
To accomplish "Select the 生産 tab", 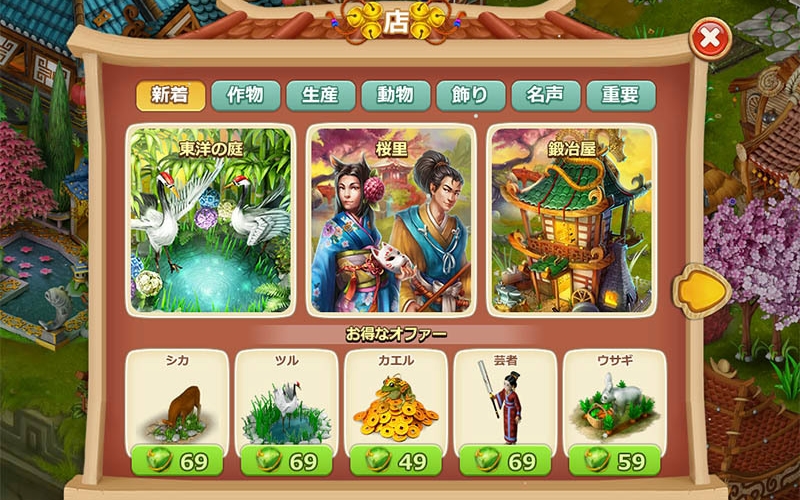I will 321,95.
